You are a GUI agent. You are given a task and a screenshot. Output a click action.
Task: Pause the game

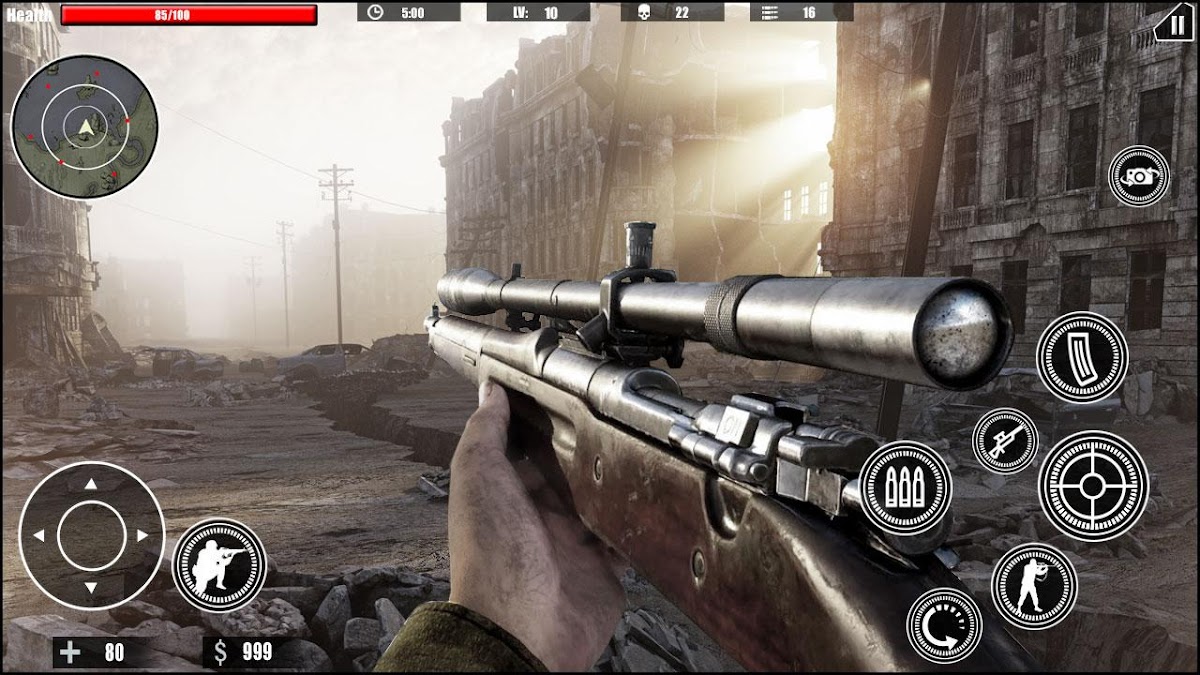point(1173,23)
